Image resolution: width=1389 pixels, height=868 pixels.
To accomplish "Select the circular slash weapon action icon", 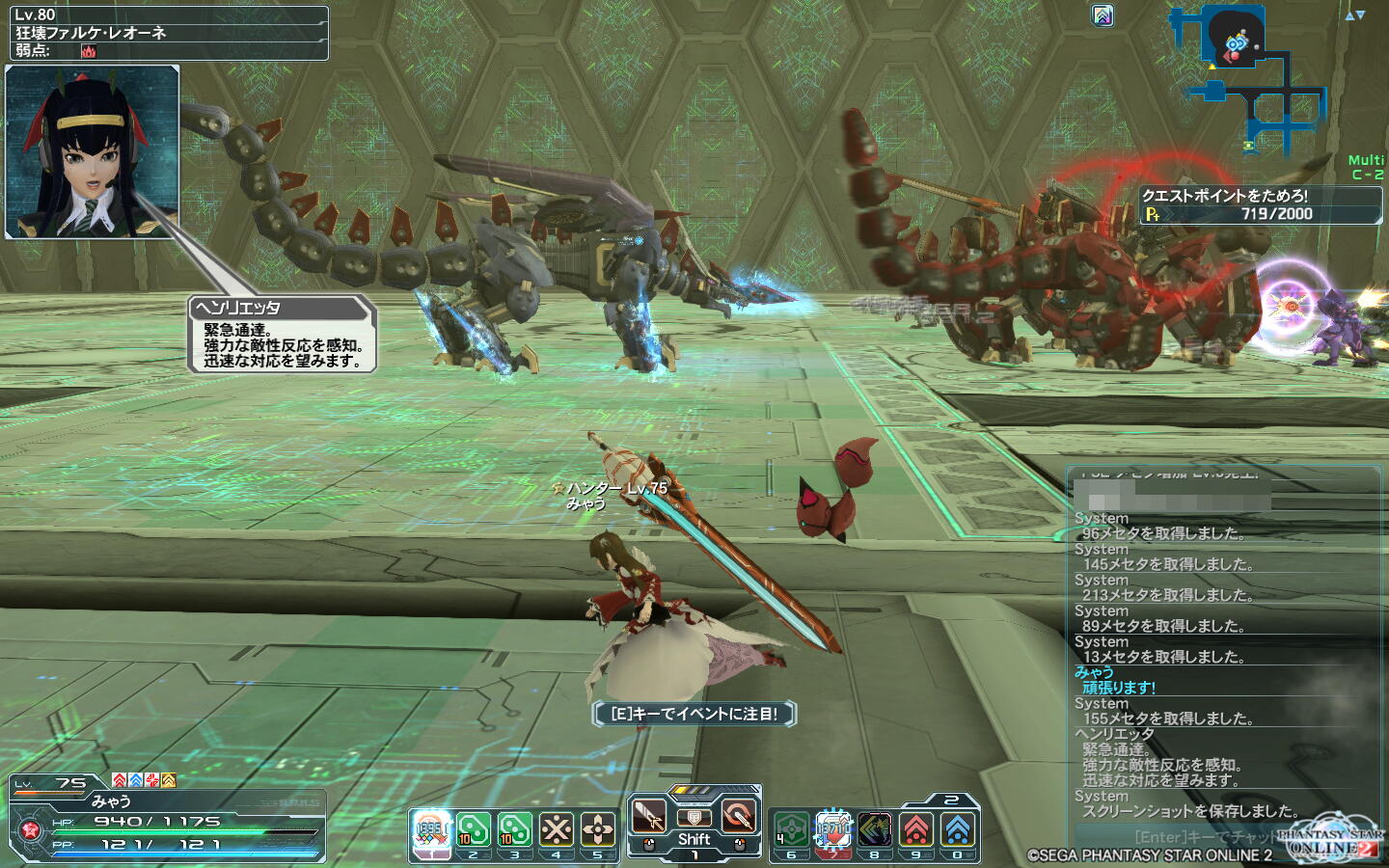I will point(739,817).
